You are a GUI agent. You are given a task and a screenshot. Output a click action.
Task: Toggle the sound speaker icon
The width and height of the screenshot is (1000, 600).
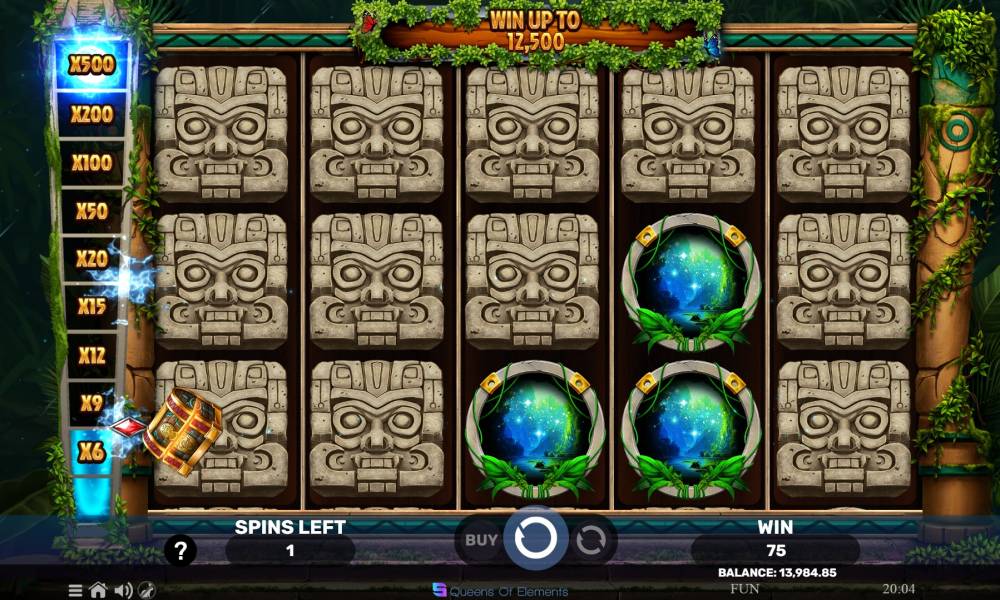pos(123,590)
